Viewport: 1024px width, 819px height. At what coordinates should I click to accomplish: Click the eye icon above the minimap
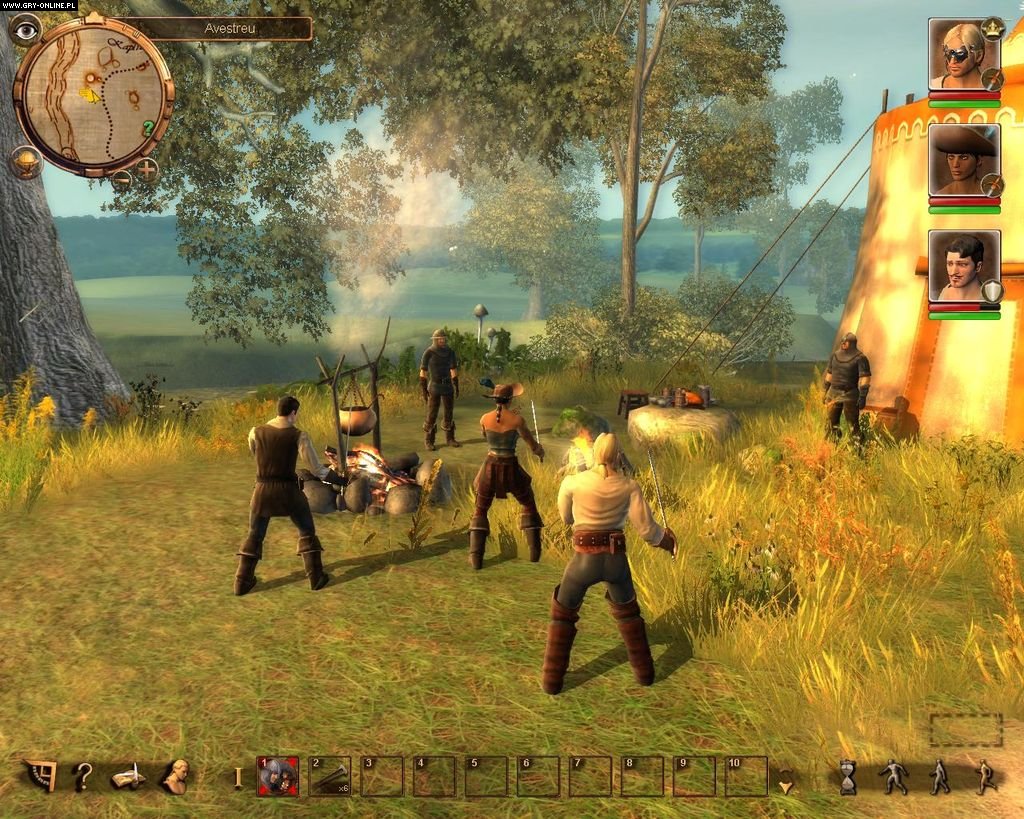click(x=26, y=29)
